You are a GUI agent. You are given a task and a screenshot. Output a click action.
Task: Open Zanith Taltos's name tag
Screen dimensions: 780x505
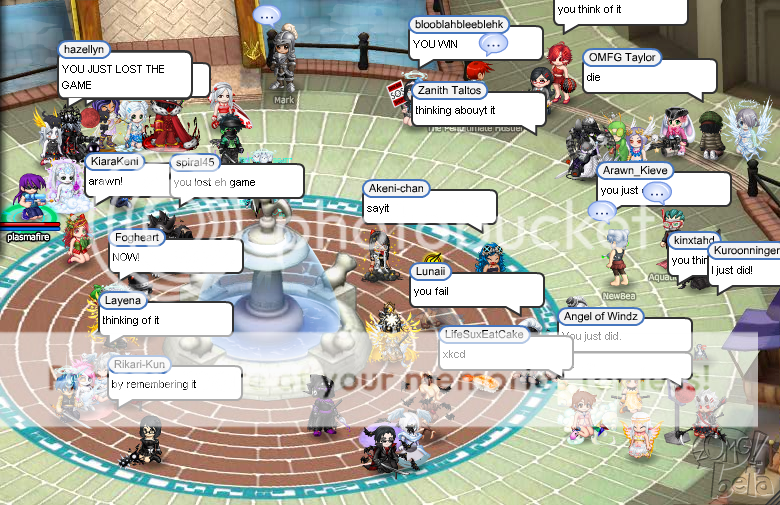[x=450, y=90]
